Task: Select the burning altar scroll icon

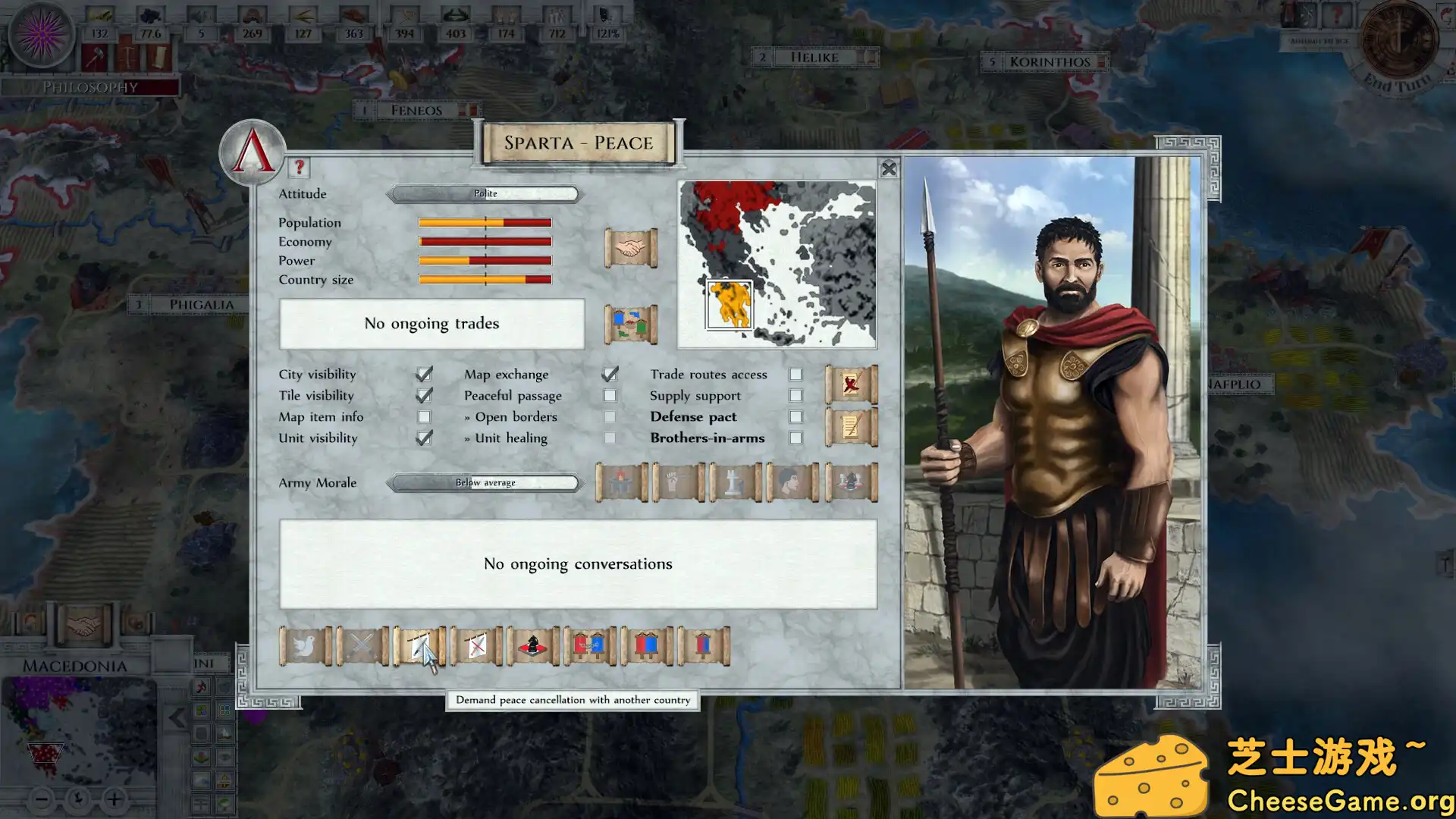Action: [x=620, y=483]
